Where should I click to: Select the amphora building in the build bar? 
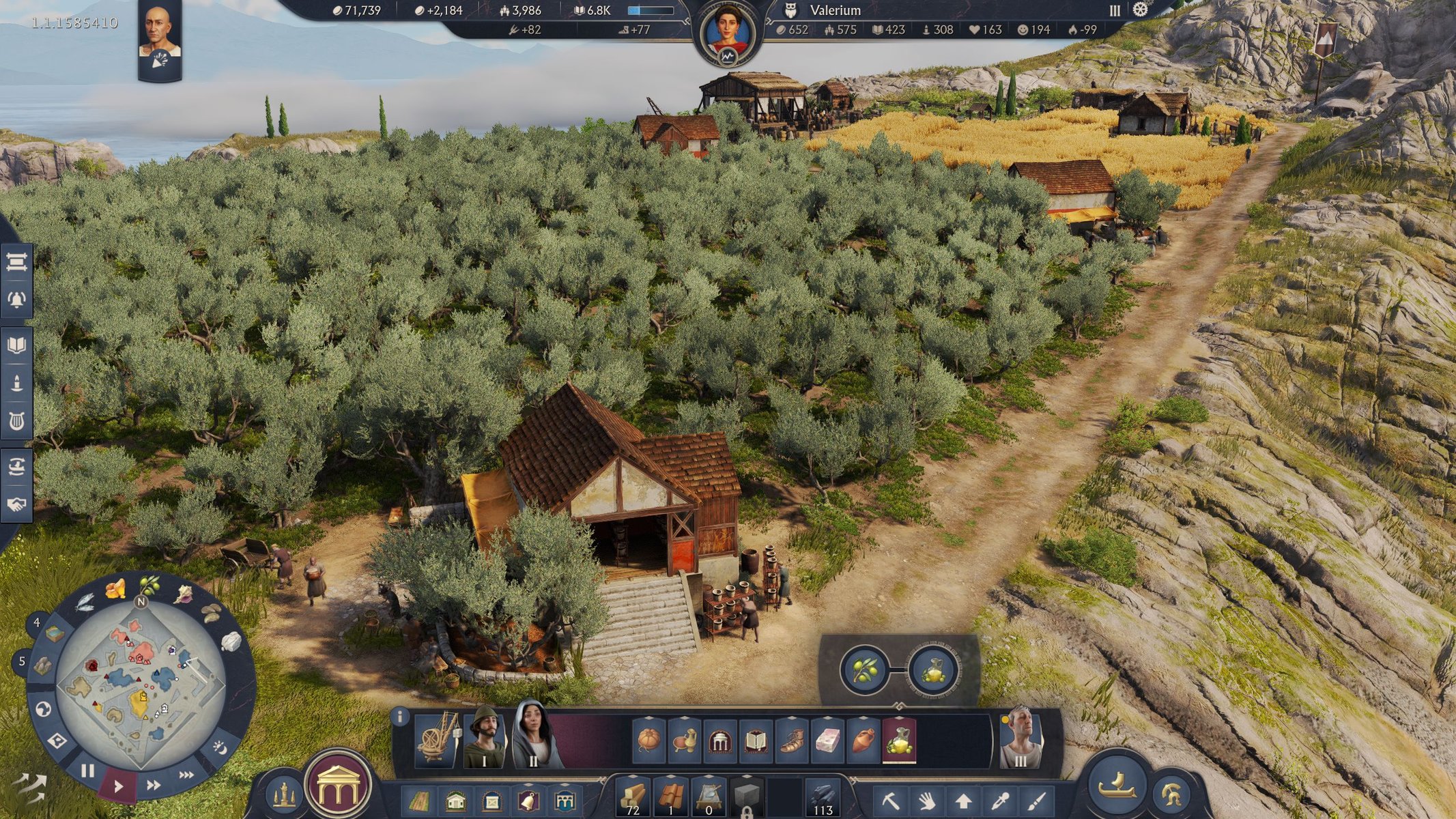pyautogui.click(x=863, y=741)
